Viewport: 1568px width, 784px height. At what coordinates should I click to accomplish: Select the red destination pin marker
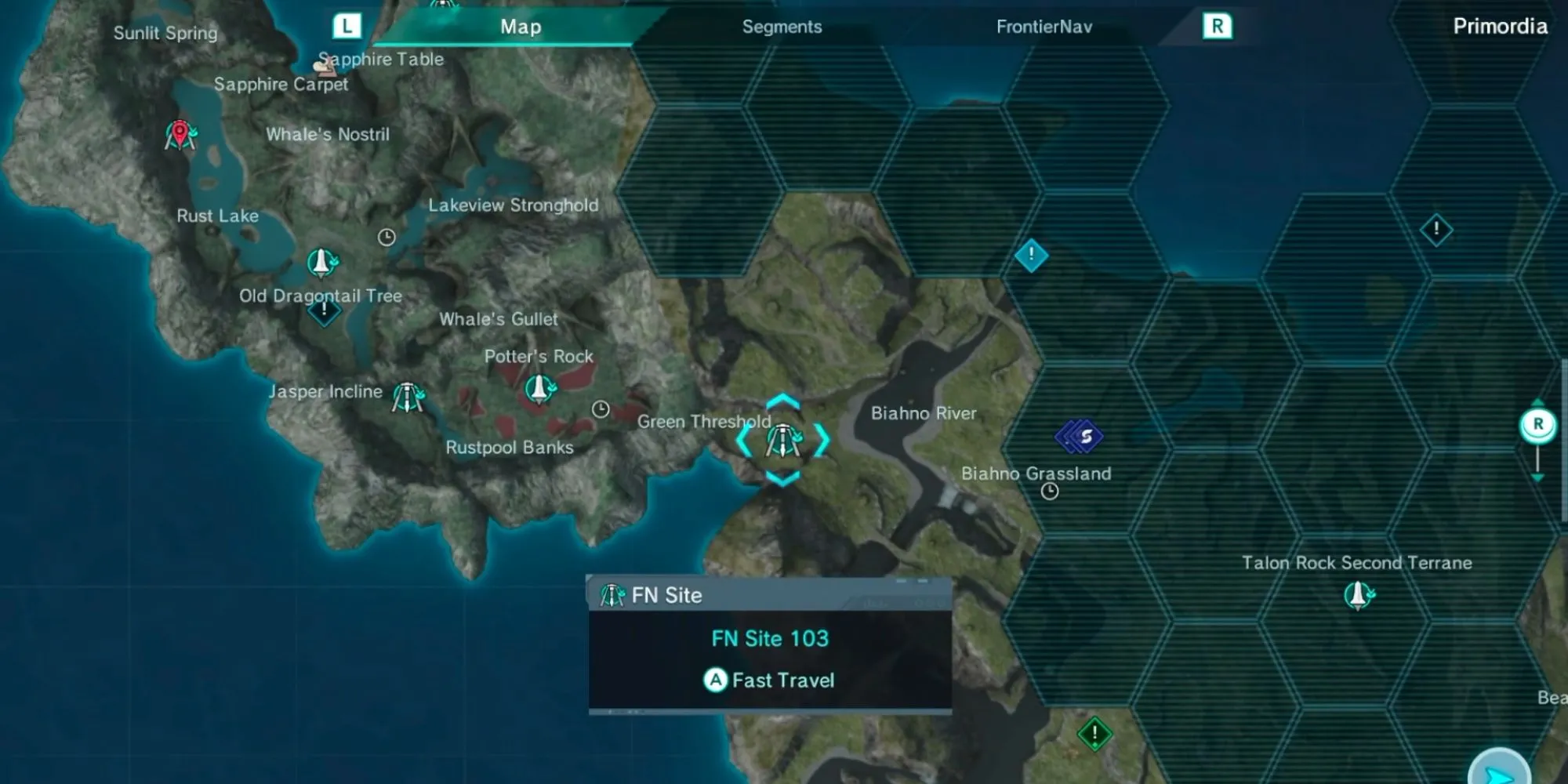[x=180, y=135]
